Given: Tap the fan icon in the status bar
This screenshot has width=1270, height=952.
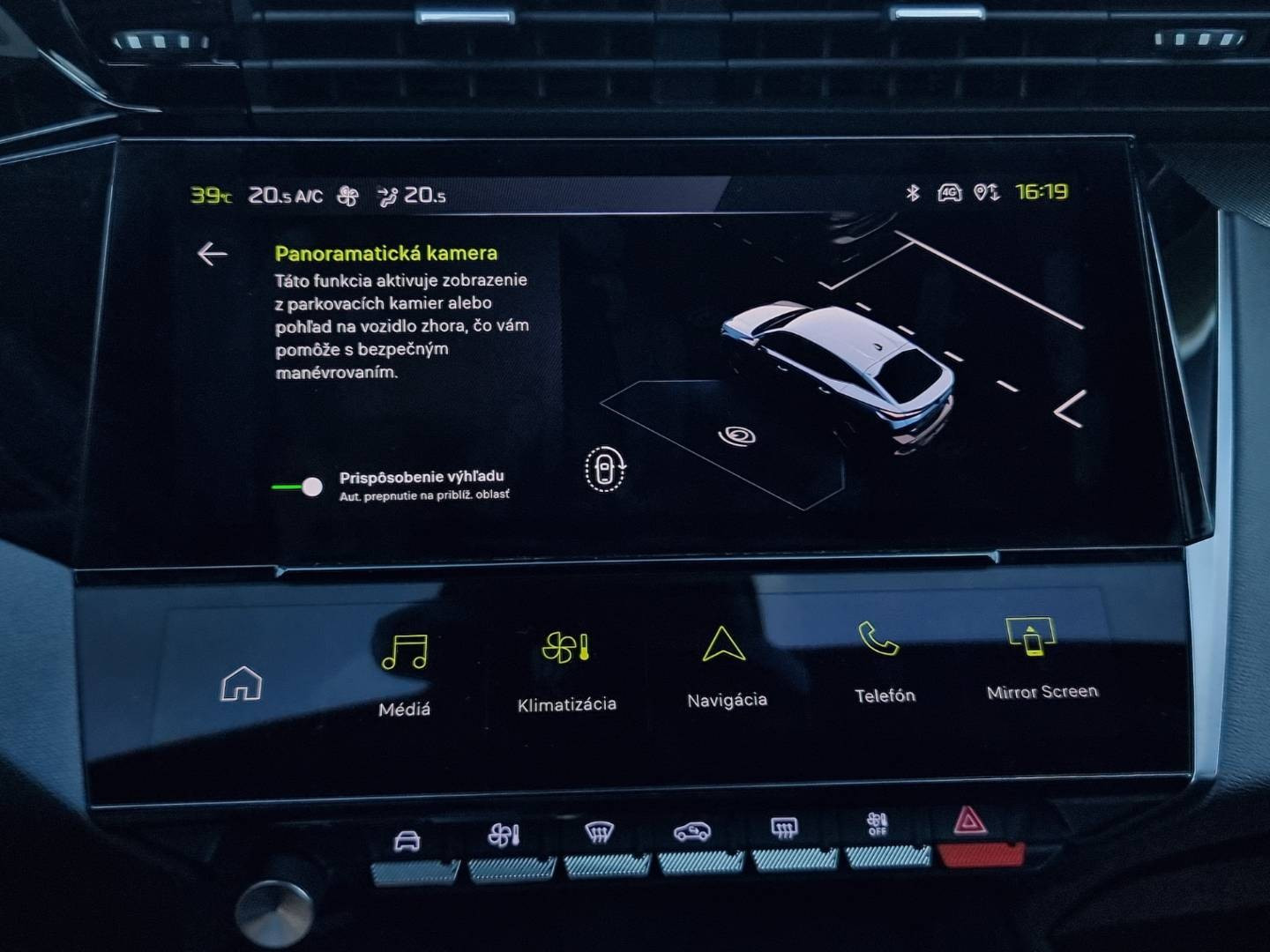Looking at the screenshot, I should click(x=348, y=196).
